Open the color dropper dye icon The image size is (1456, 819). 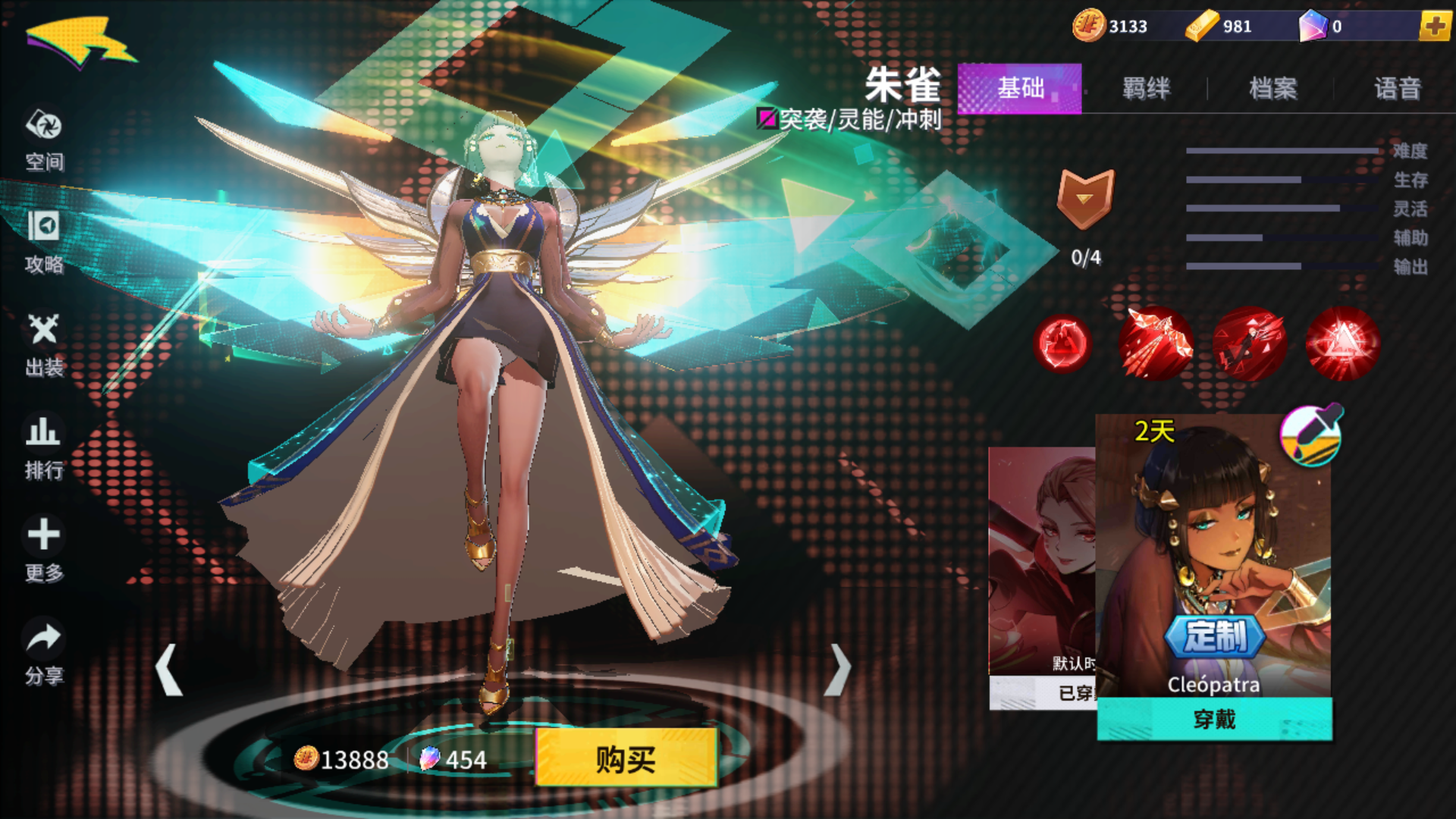pos(1311,435)
